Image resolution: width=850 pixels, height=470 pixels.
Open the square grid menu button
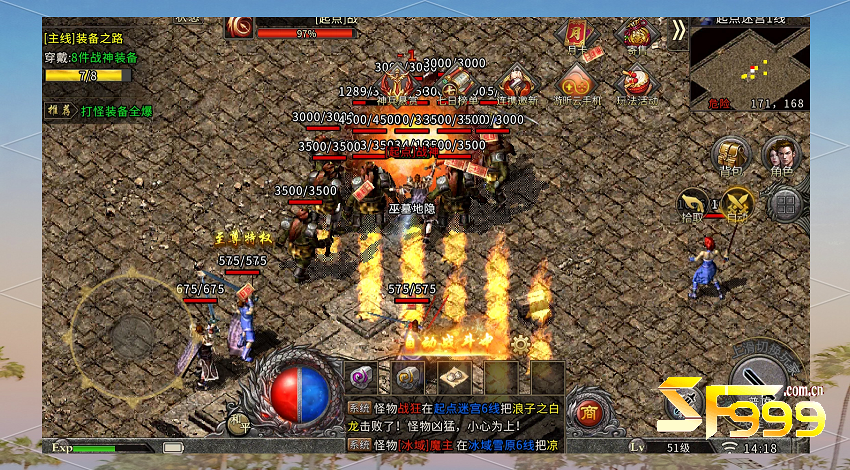coord(786,204)
